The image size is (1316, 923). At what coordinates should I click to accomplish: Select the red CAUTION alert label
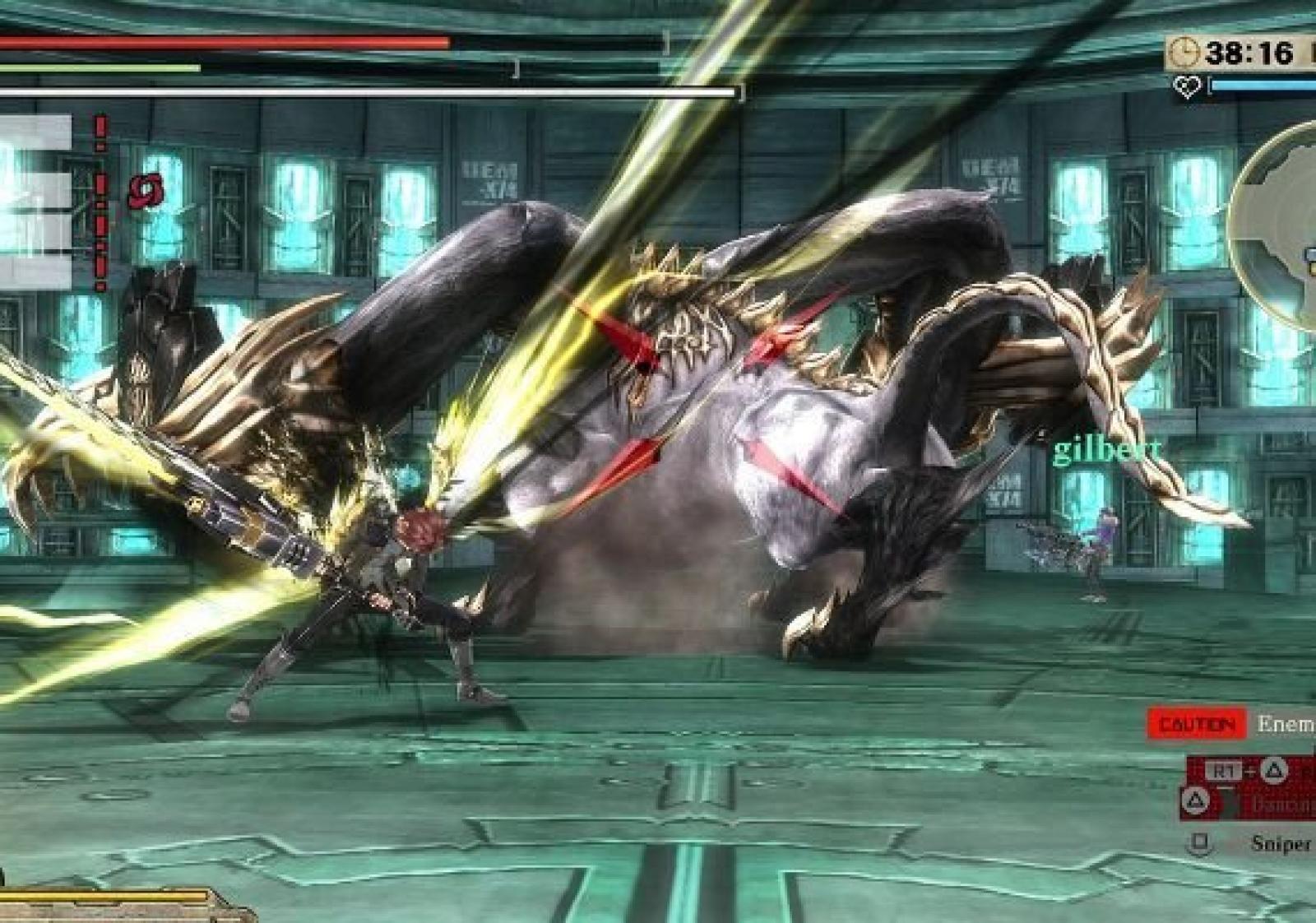[1197, 725]
